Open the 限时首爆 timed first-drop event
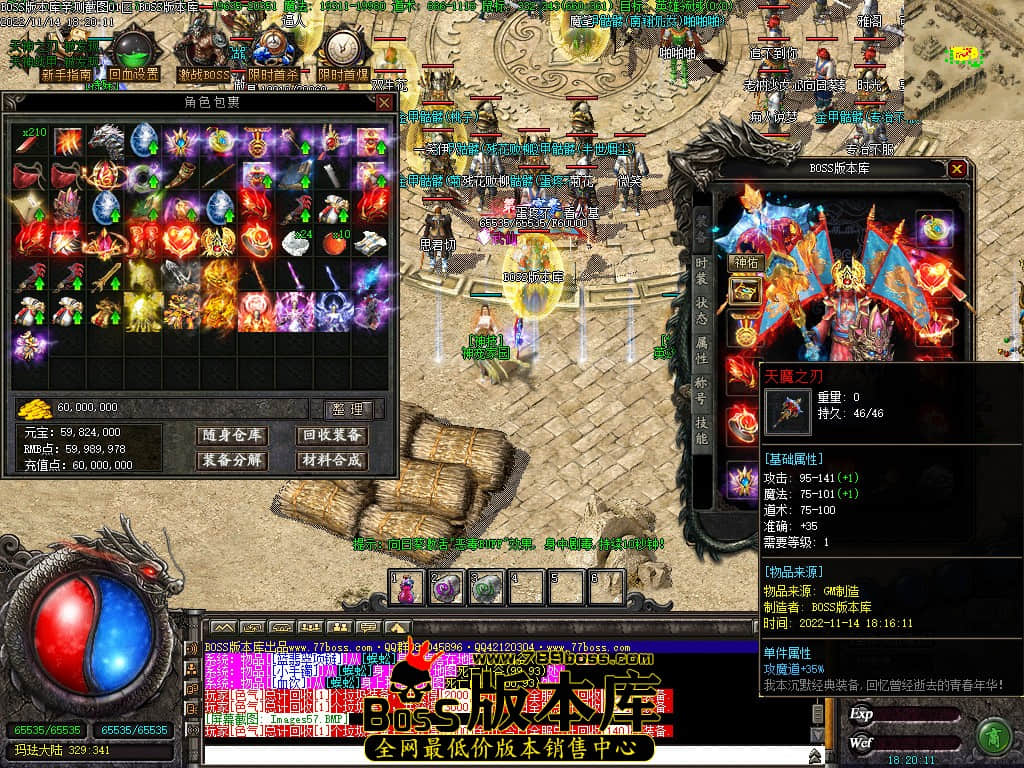 [343, 74]
